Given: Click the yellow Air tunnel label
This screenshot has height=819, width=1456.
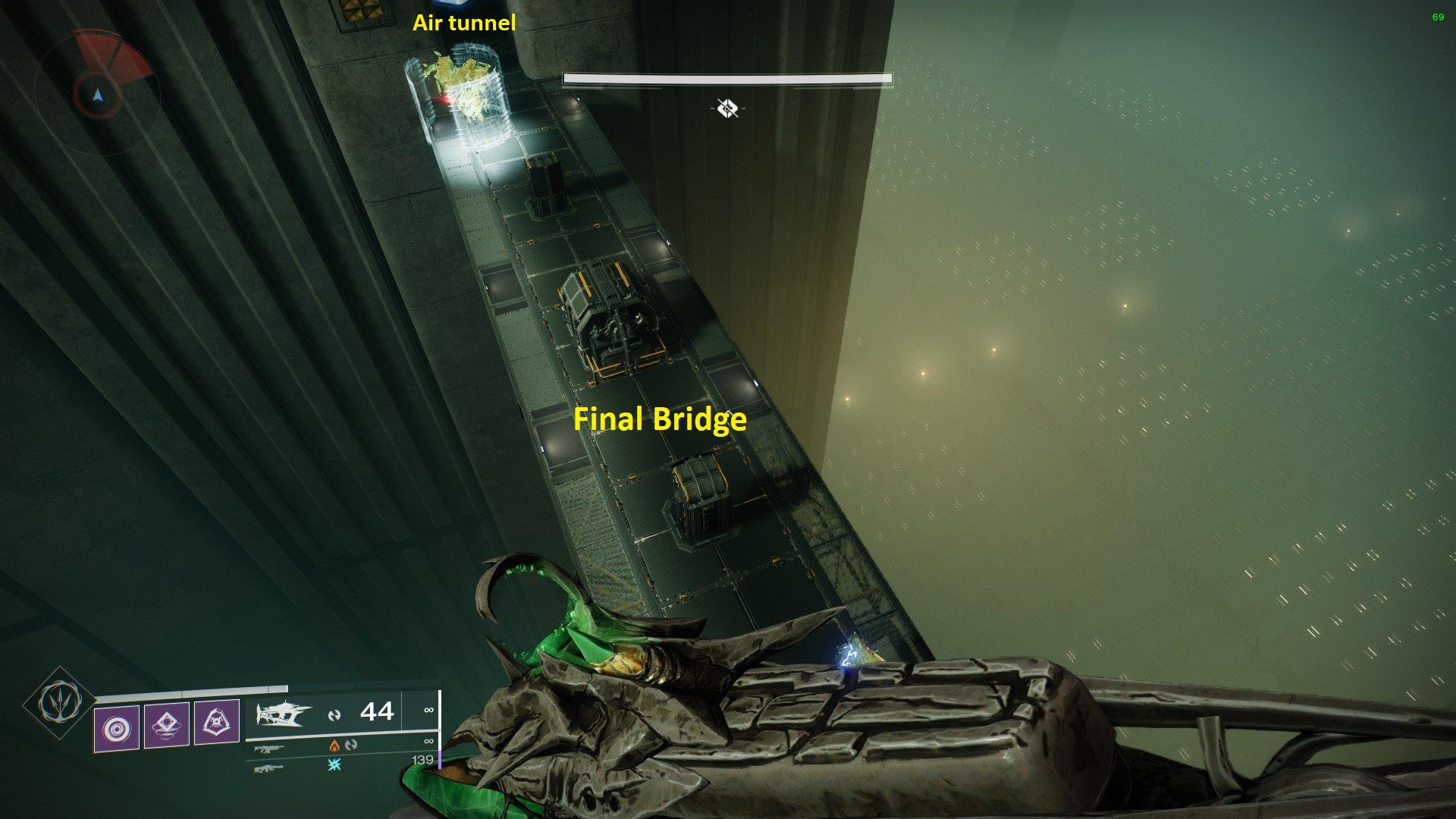Looking at the screenshot, I should pyautogui.click(x=463, y=24).
